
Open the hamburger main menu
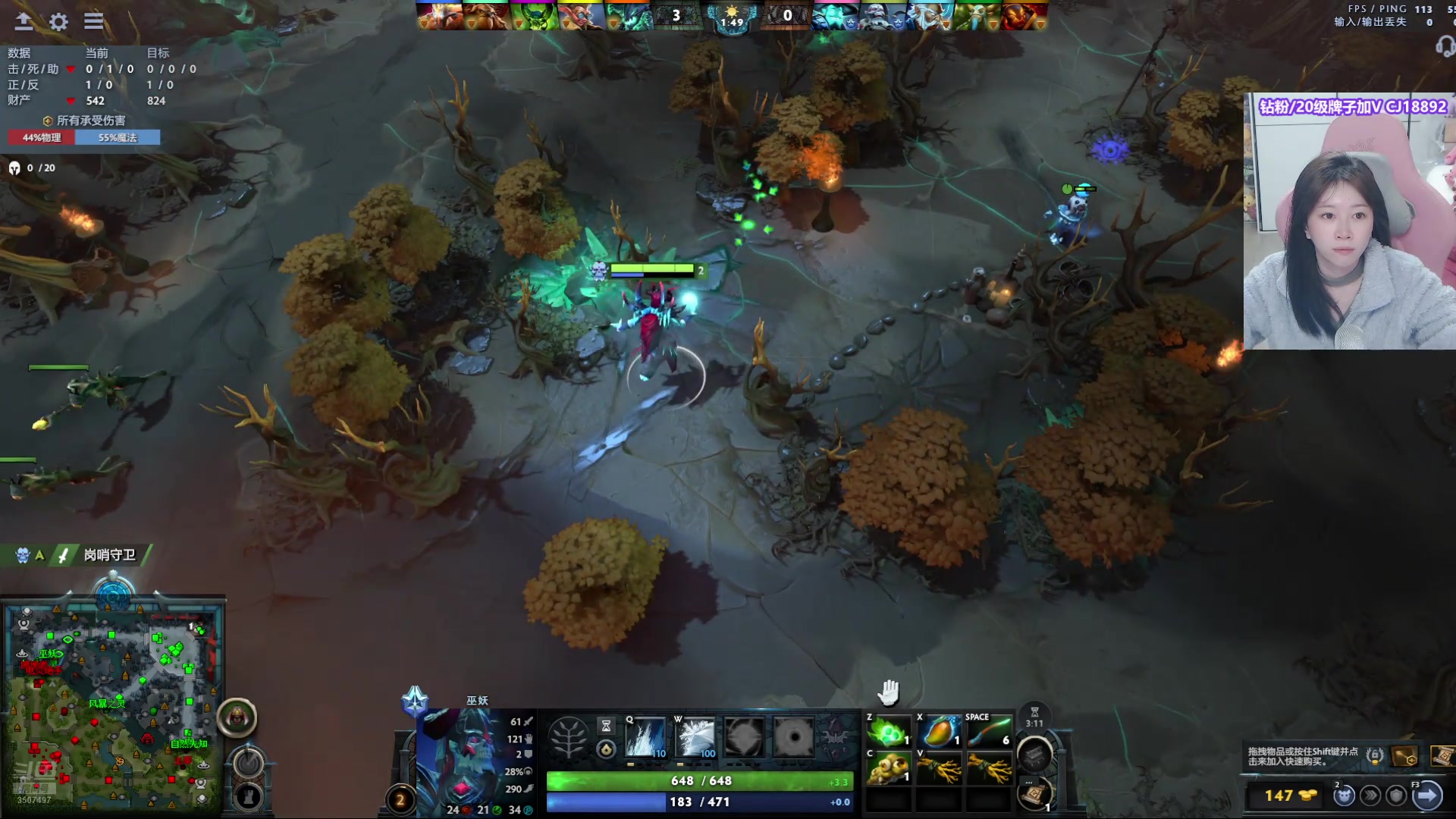(x=93, y=21)
